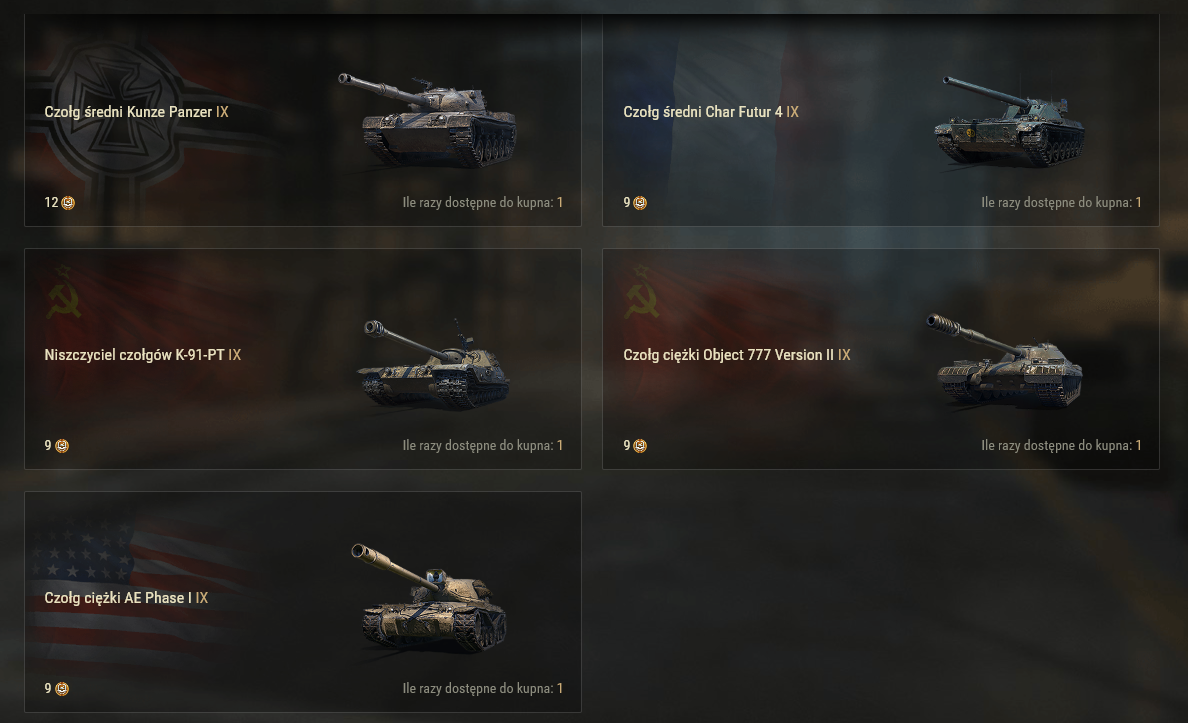Select the Kunze Panzer medium tank card
1188x723 pixels.
click(x=302, y=120)
